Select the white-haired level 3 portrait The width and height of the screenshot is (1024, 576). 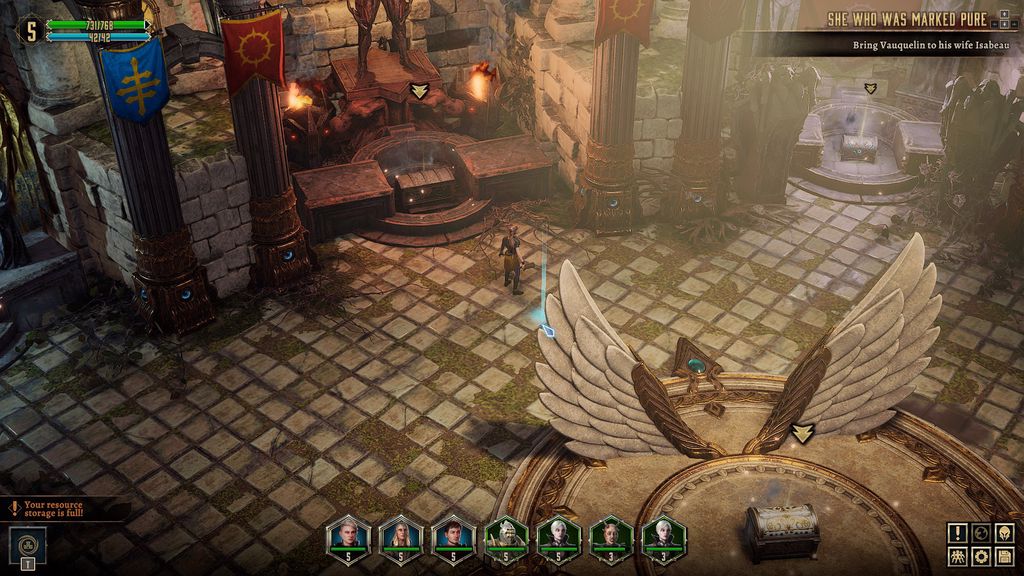[661, 537]
